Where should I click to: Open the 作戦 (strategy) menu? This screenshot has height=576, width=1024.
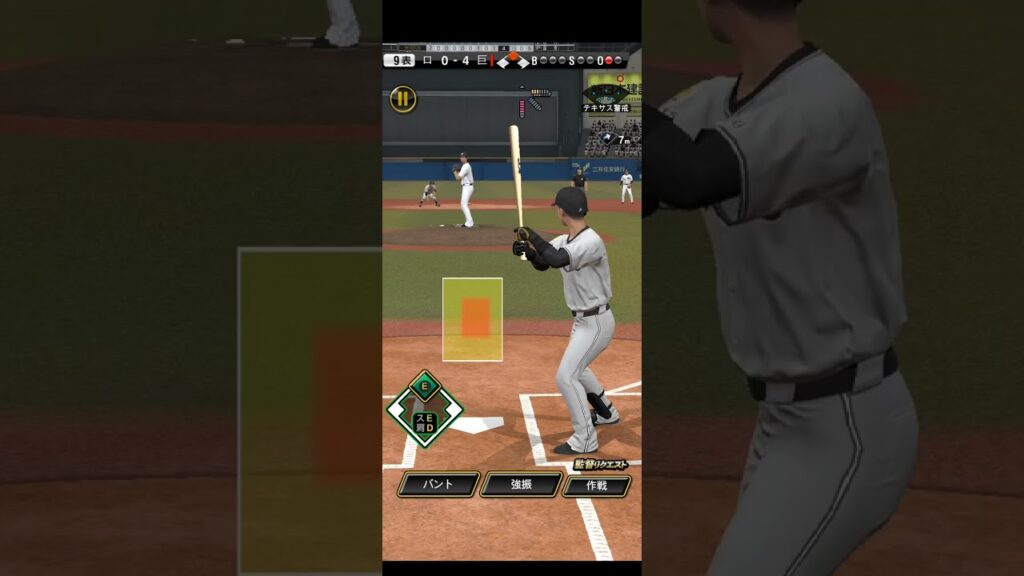(596, 486)
